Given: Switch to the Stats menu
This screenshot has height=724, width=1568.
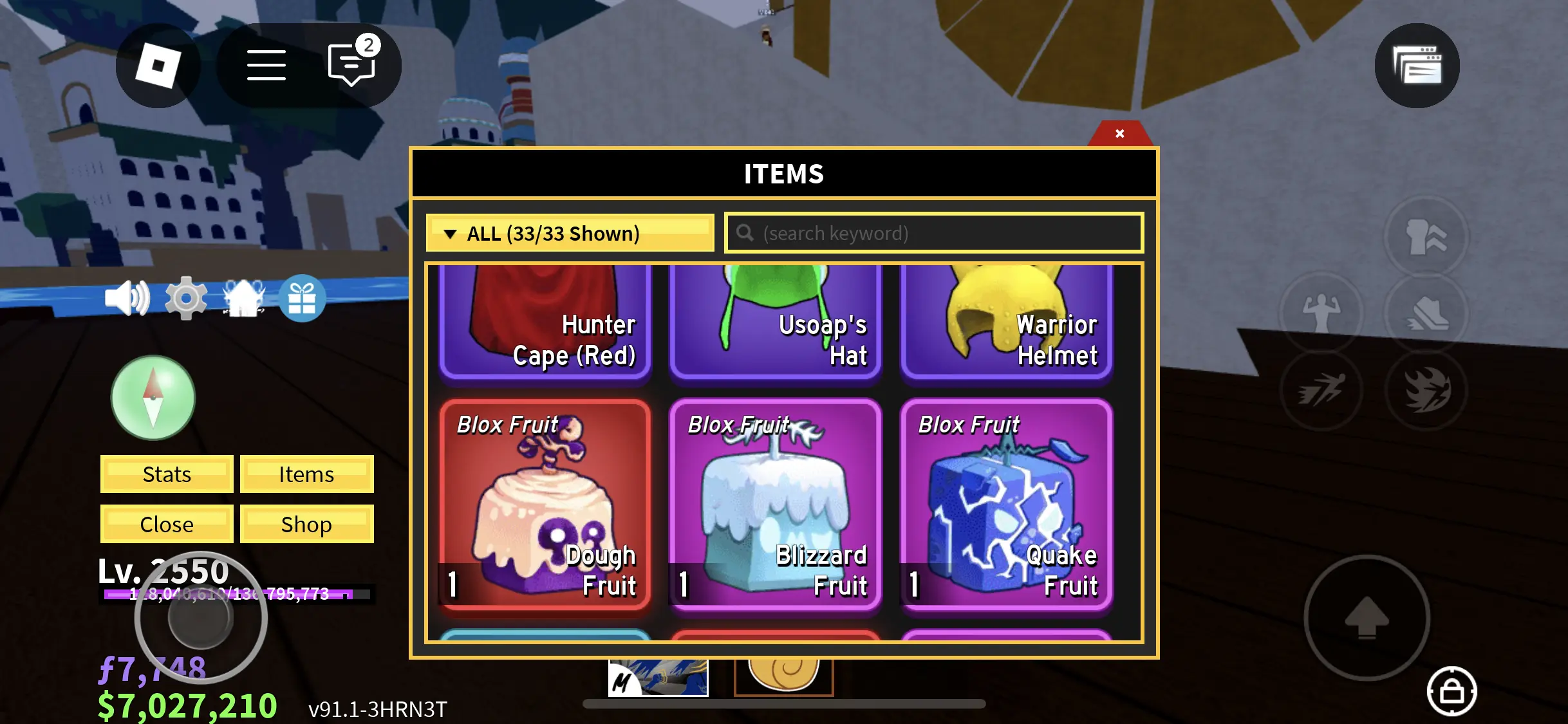Looking at the screenshot, I should pyautogui.click(x=165, y=474).
